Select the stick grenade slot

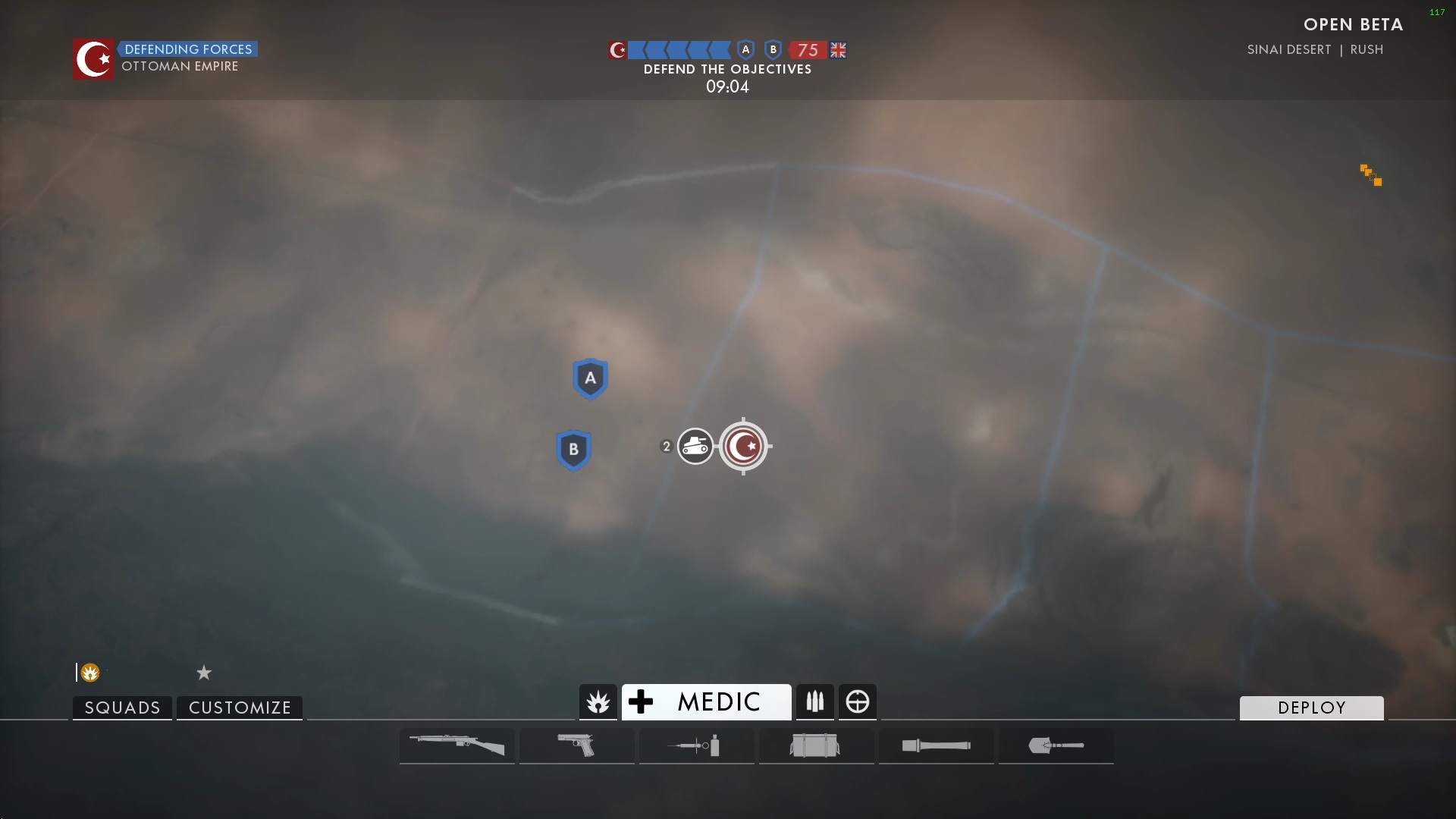[x=936, y=745]
